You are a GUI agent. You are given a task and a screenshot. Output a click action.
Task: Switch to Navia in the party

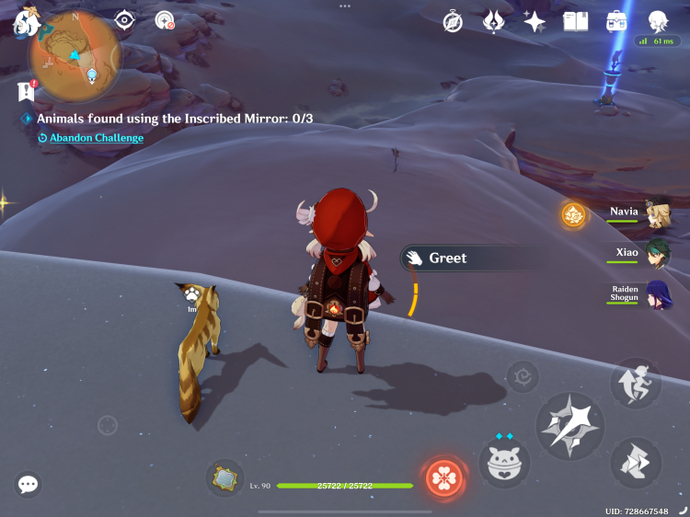657,213
